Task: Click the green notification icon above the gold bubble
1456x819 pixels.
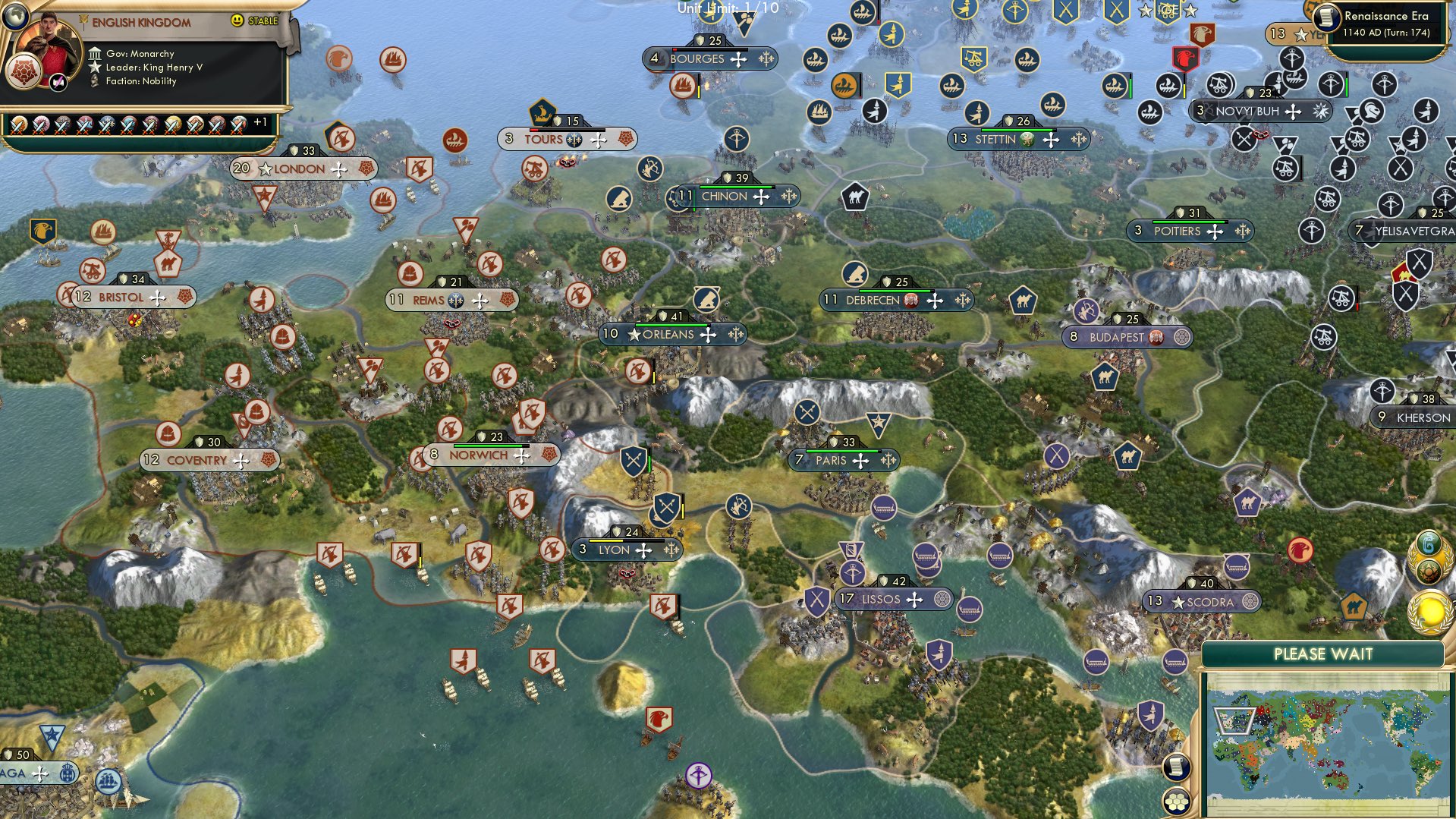Action: pos(1429,543)
